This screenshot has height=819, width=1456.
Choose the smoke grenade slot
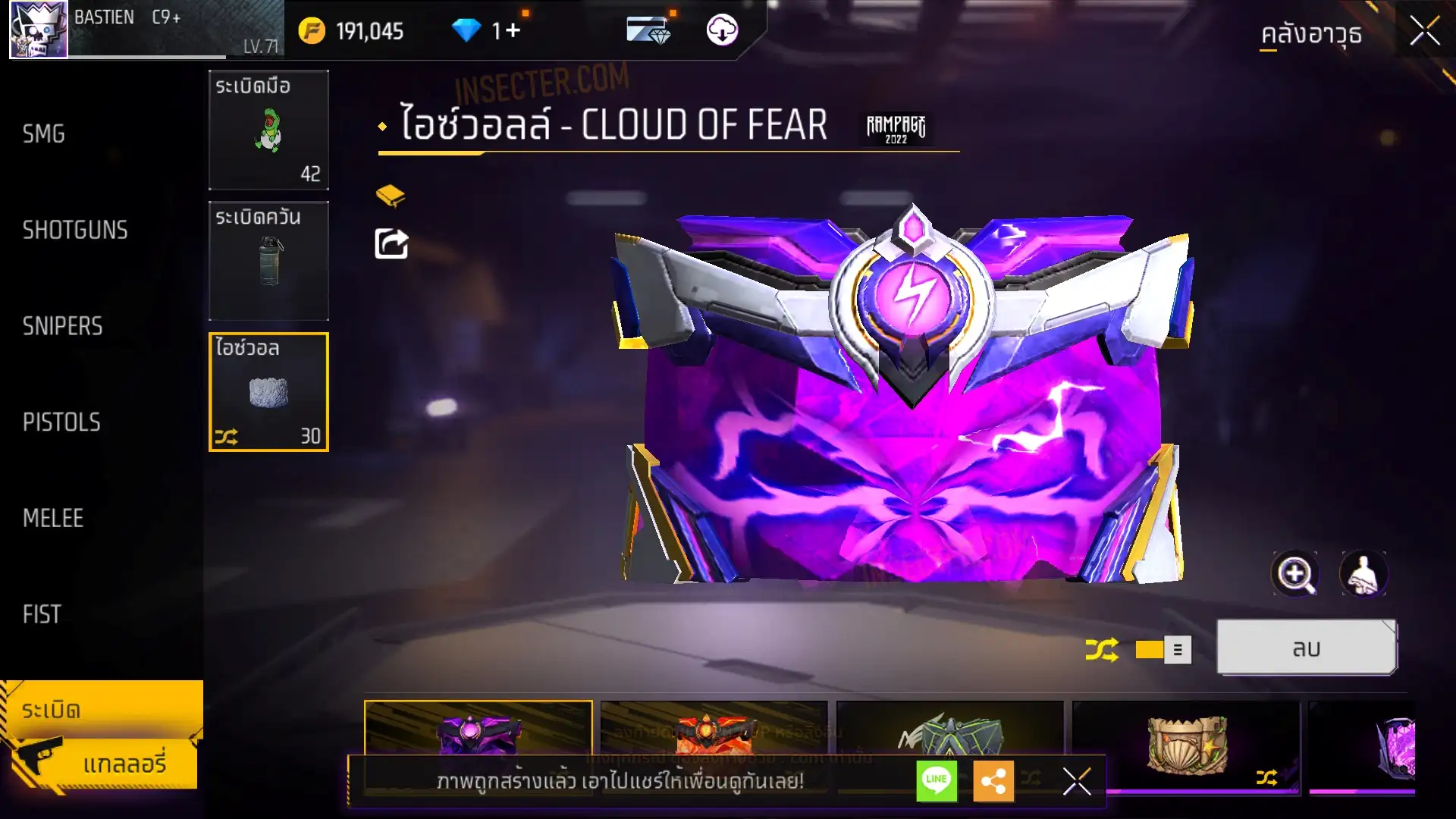[x=268, y=261]
